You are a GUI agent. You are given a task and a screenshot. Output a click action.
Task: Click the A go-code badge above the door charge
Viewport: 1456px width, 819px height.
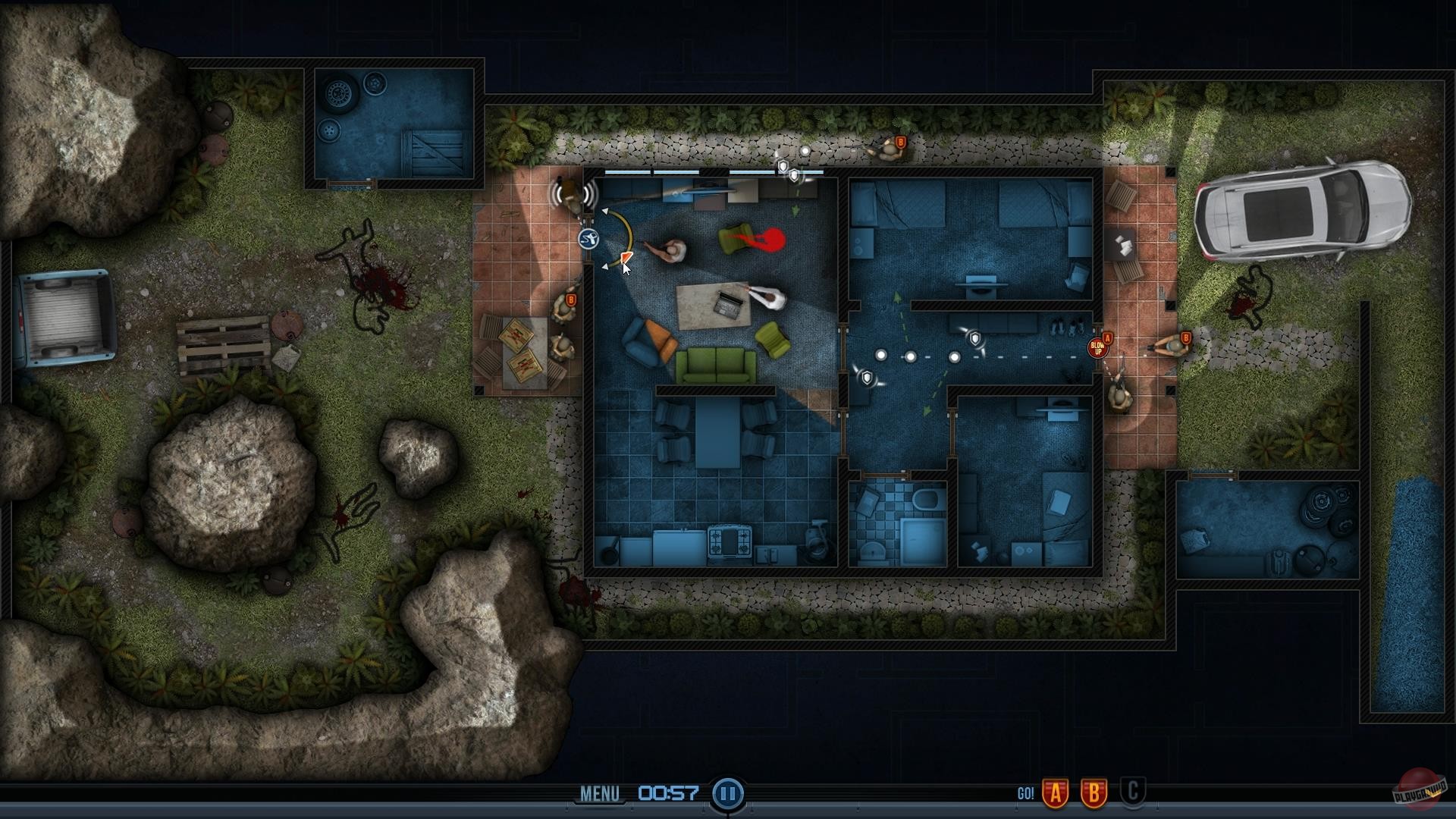click(1108, 337)
